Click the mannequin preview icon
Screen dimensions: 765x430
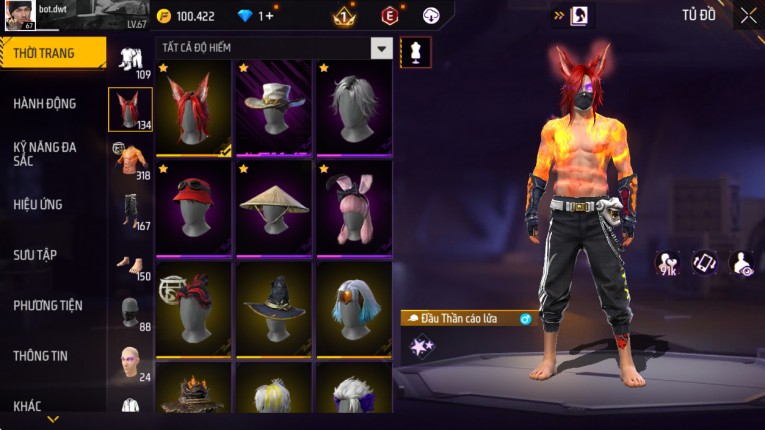coord(416,52)
